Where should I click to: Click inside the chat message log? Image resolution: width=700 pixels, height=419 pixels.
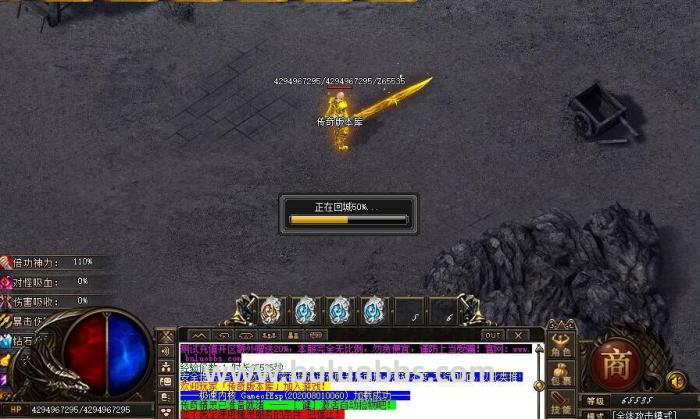(x=350, y=380)
